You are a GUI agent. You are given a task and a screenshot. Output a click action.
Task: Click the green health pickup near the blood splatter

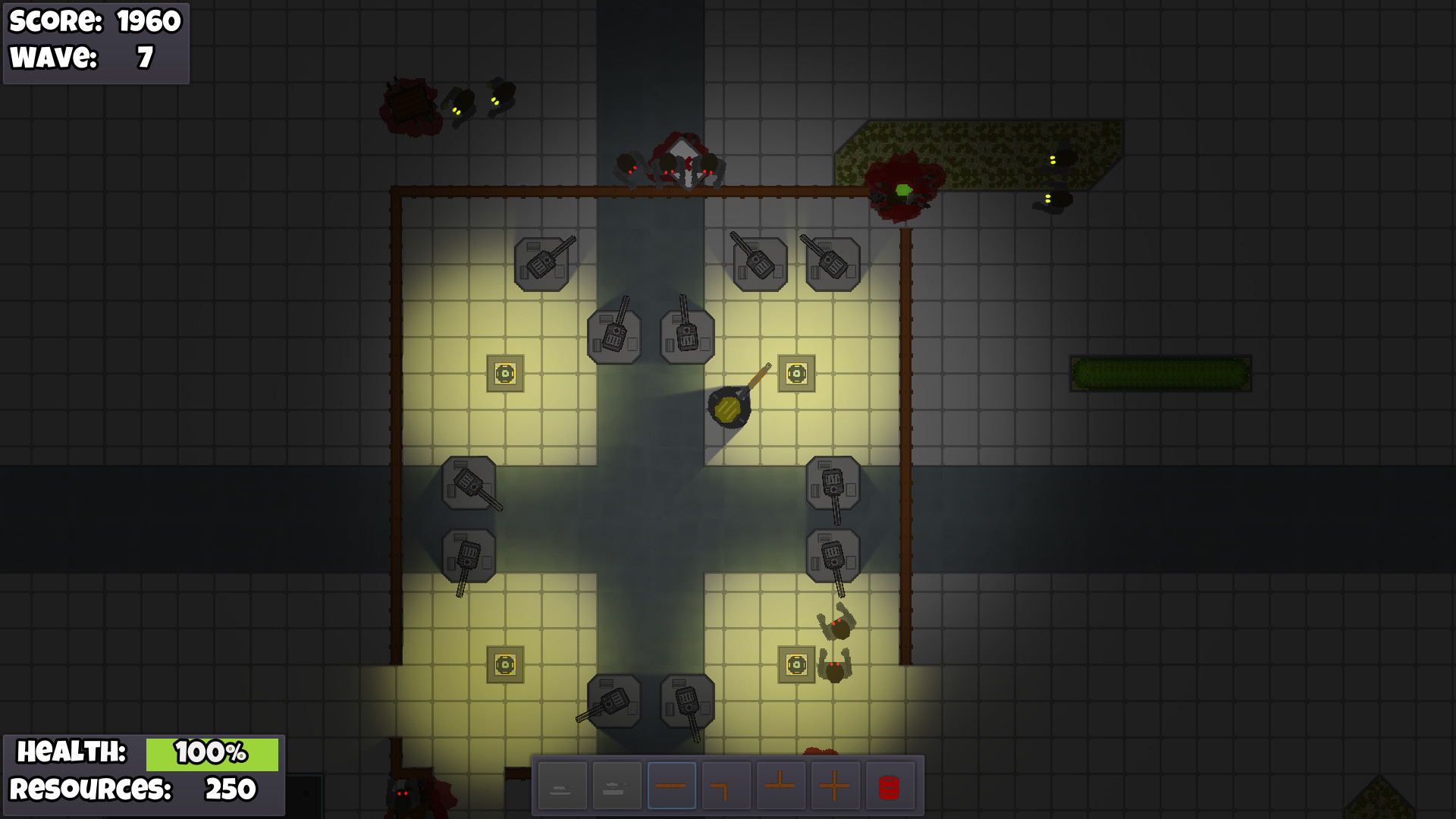tap(902, 190)
